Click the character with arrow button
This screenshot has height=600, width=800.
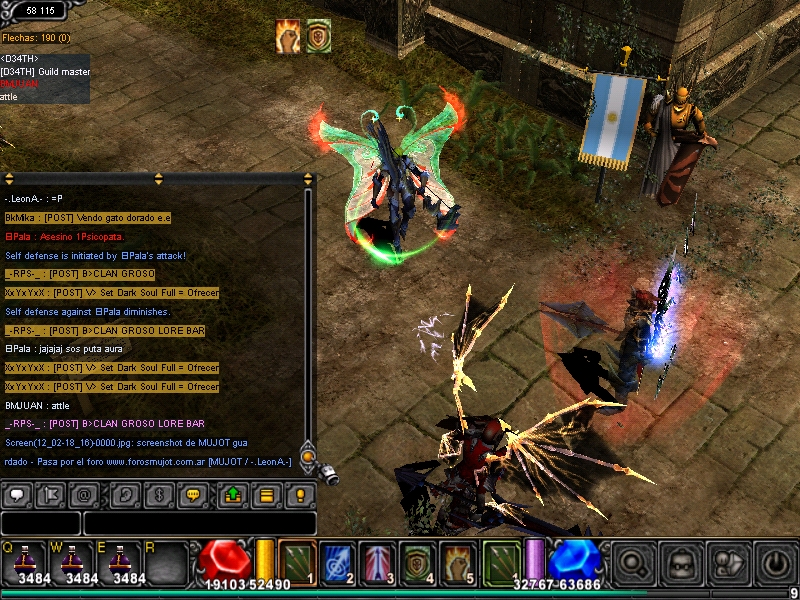(x=727, y=563)
